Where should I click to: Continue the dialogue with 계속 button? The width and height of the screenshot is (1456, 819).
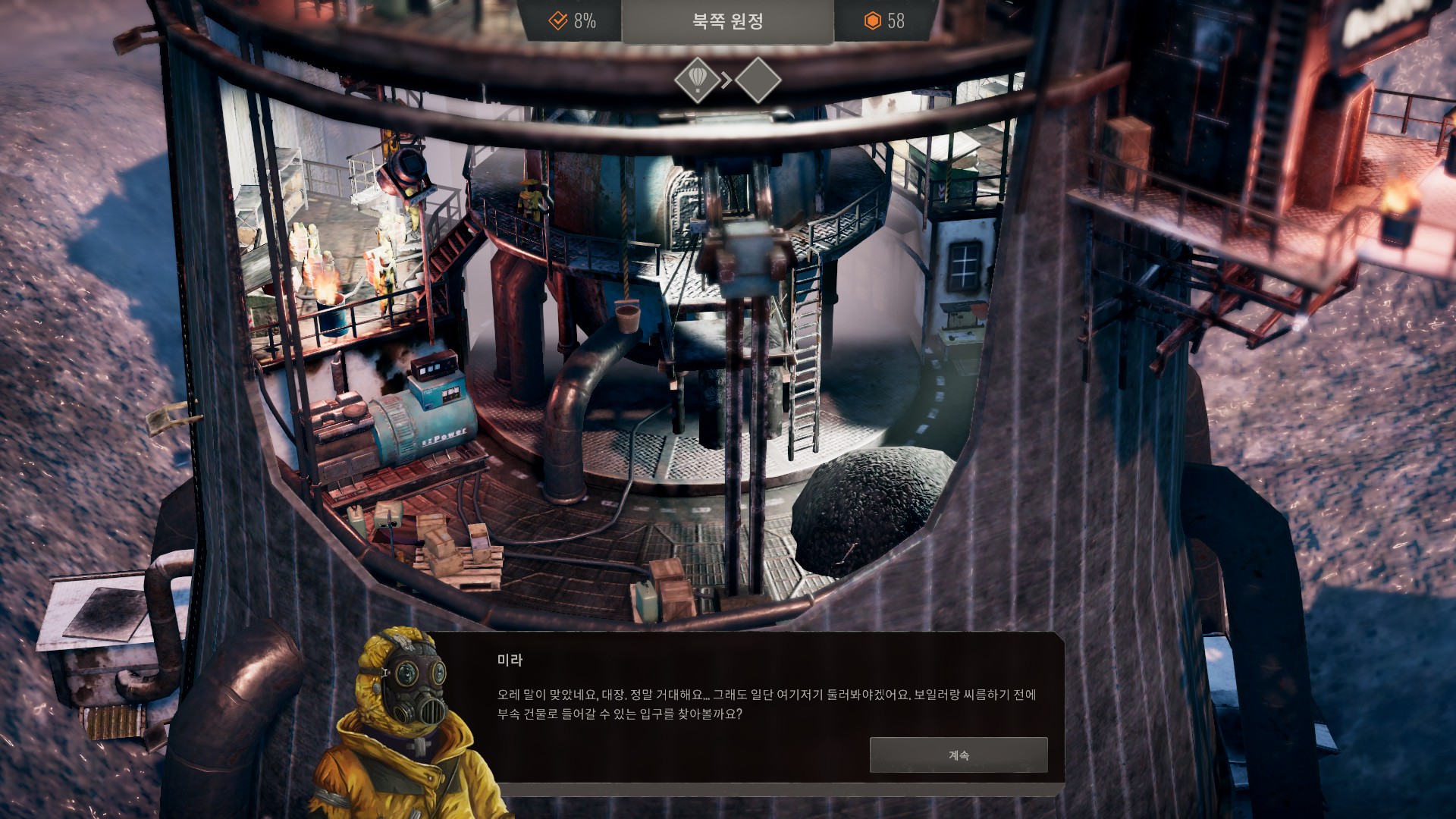pyautogui.click(x=958, y=755)
